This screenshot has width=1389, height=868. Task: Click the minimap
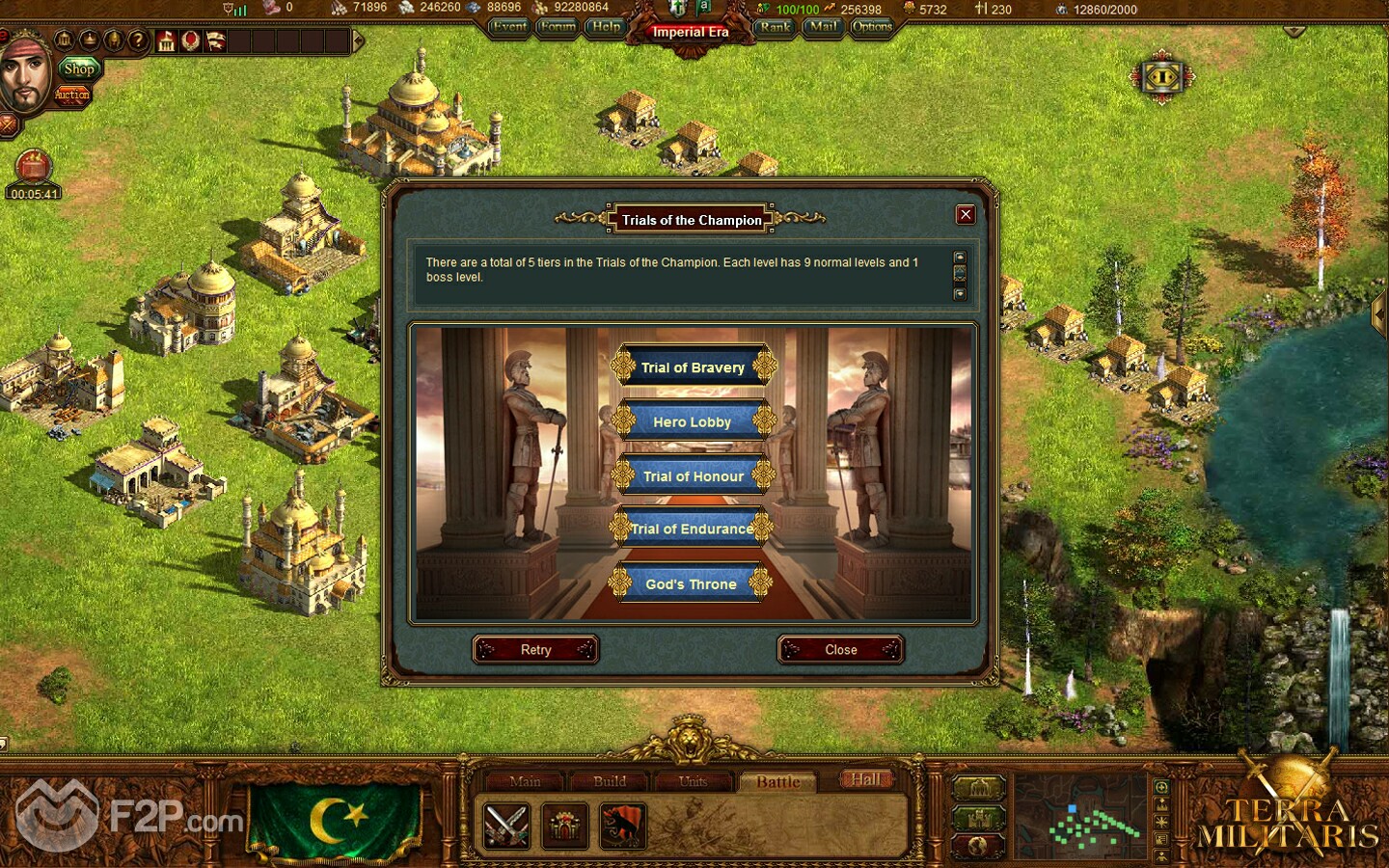point(1082,820)
